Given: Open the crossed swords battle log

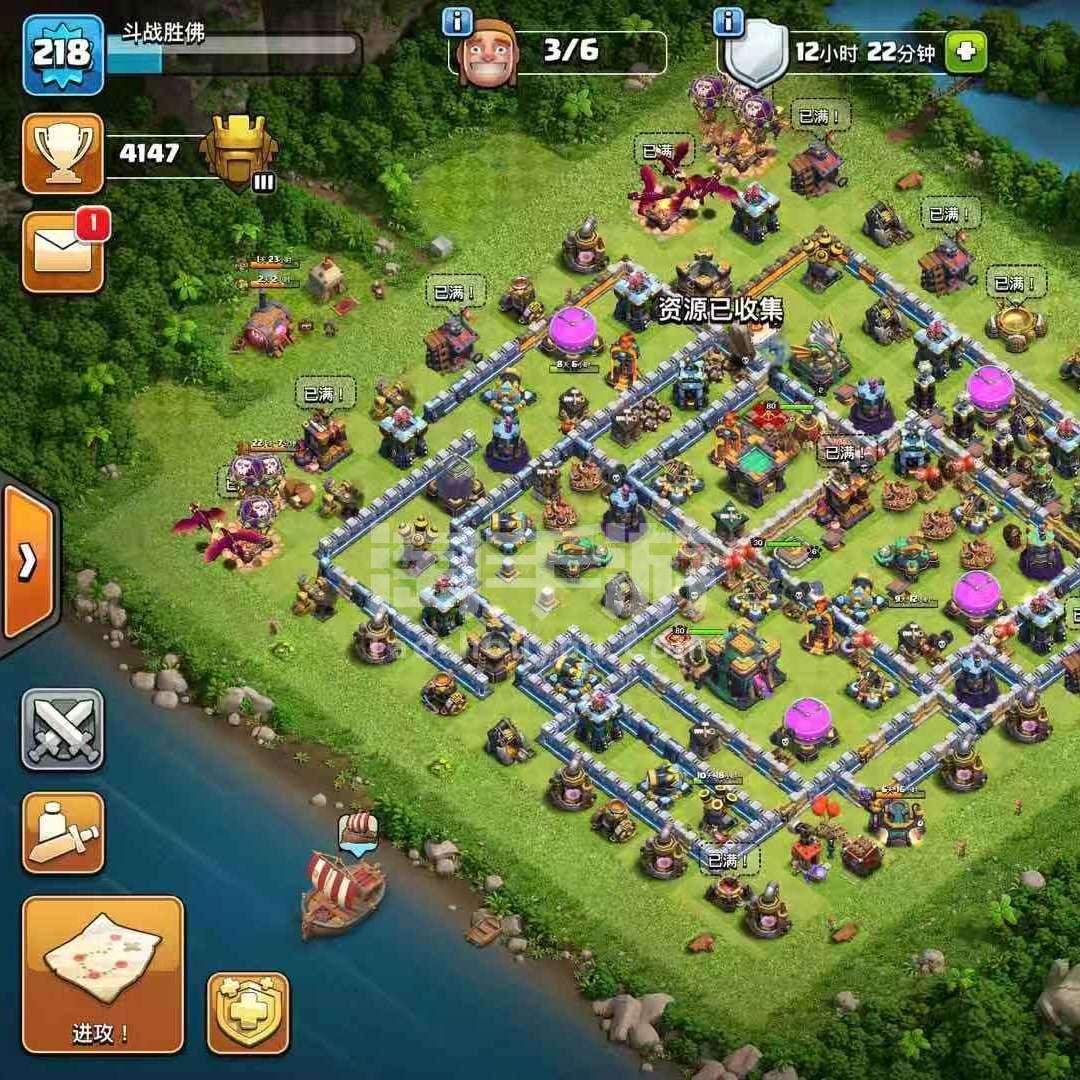Looking at the screenshot, I should click(63, 729).
